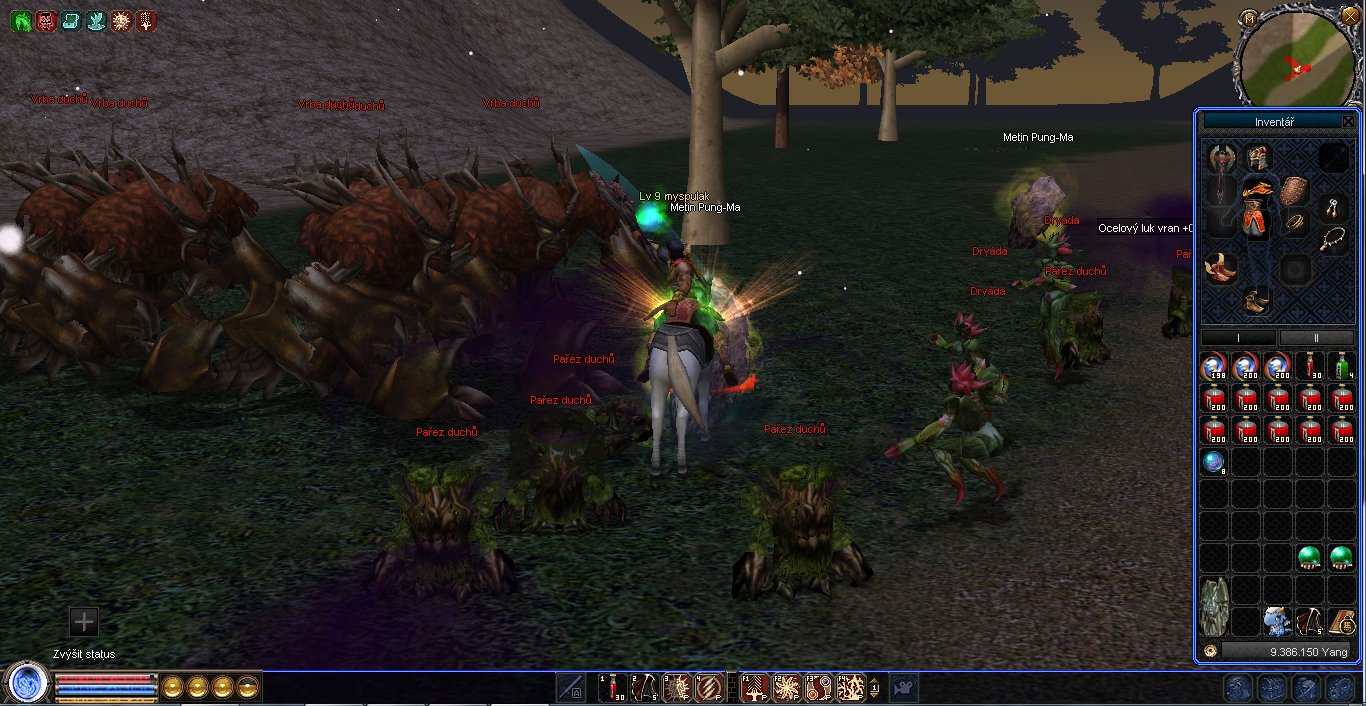Click the Yang coin icon
The height and width of the screenshot is (706, 1366).
pyautogui.click(x=1210, y=651)
